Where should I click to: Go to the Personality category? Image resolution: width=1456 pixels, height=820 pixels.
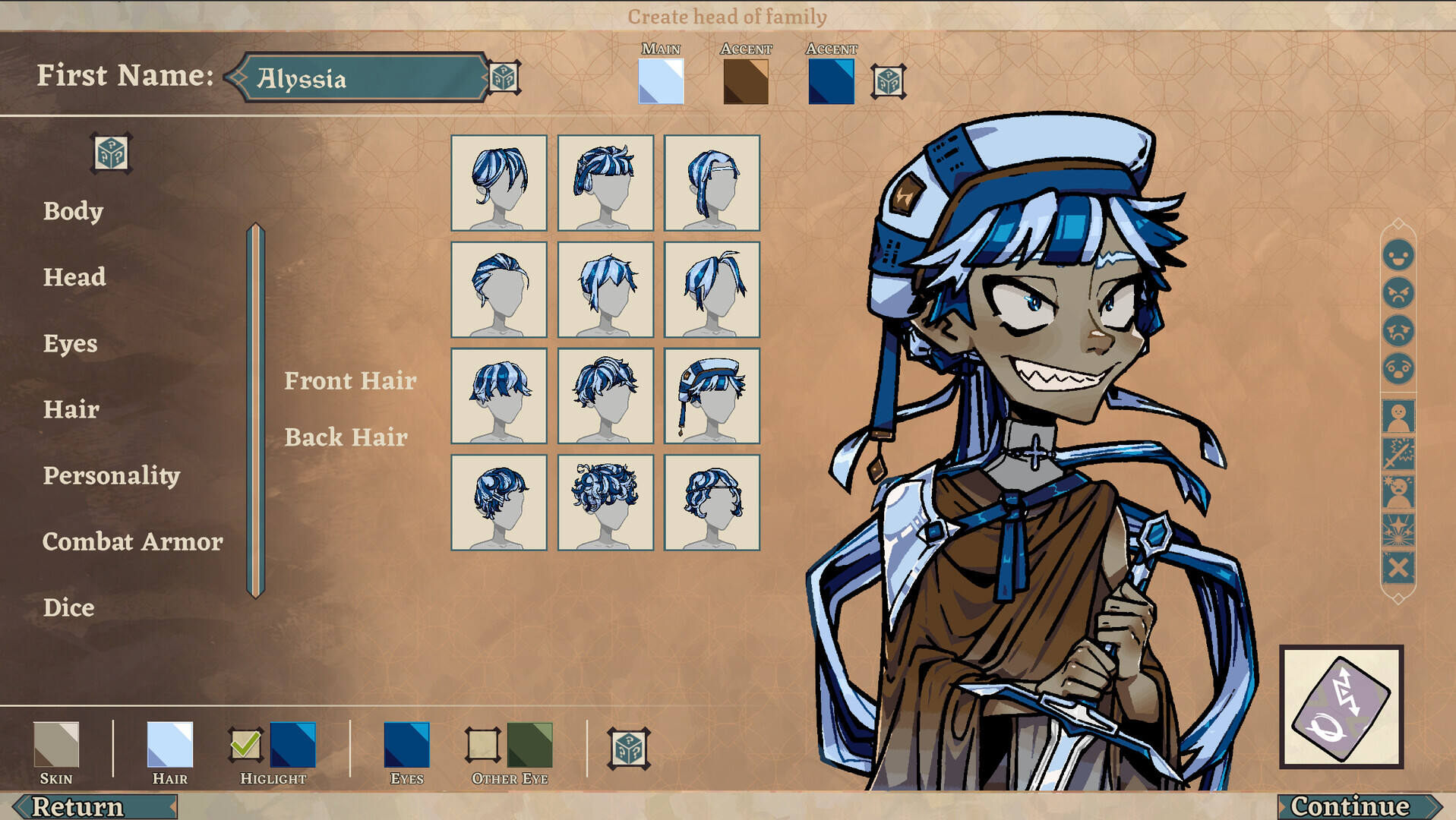pos(112,476)
